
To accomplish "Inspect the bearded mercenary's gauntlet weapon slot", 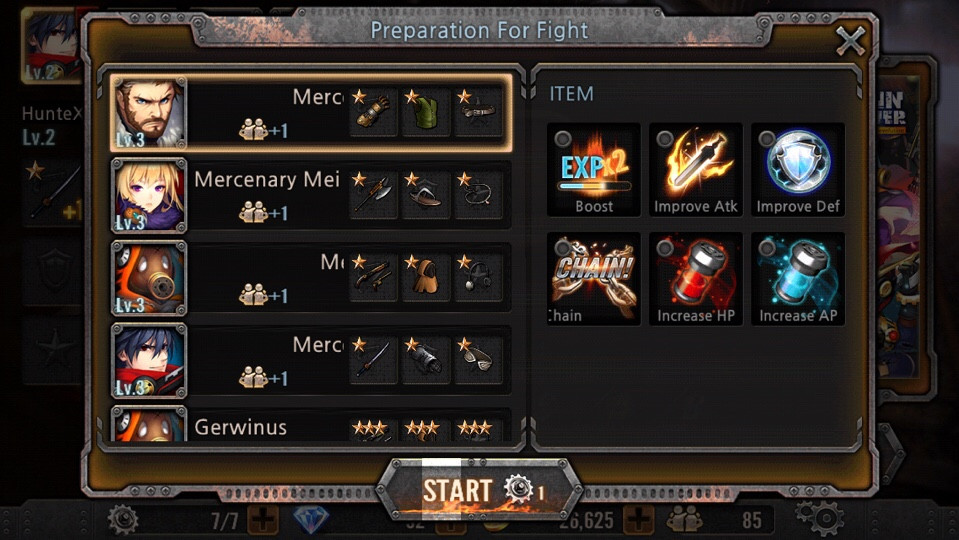I will tap(374, 113).
